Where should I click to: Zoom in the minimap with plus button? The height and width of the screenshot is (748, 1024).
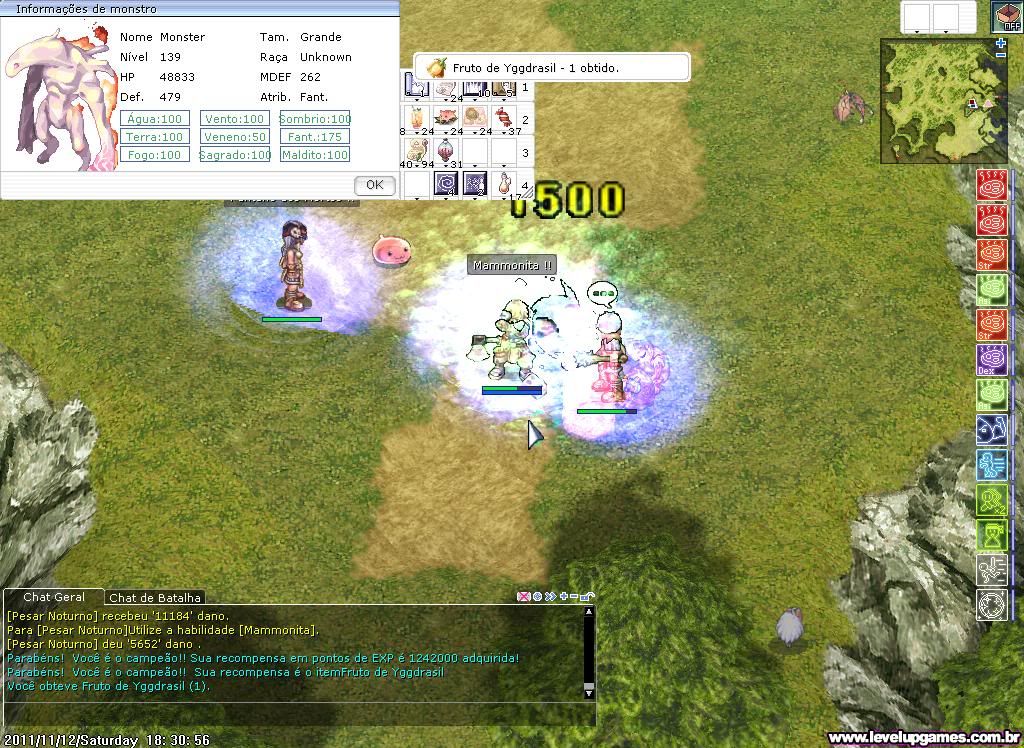[x=1001, y=45]
